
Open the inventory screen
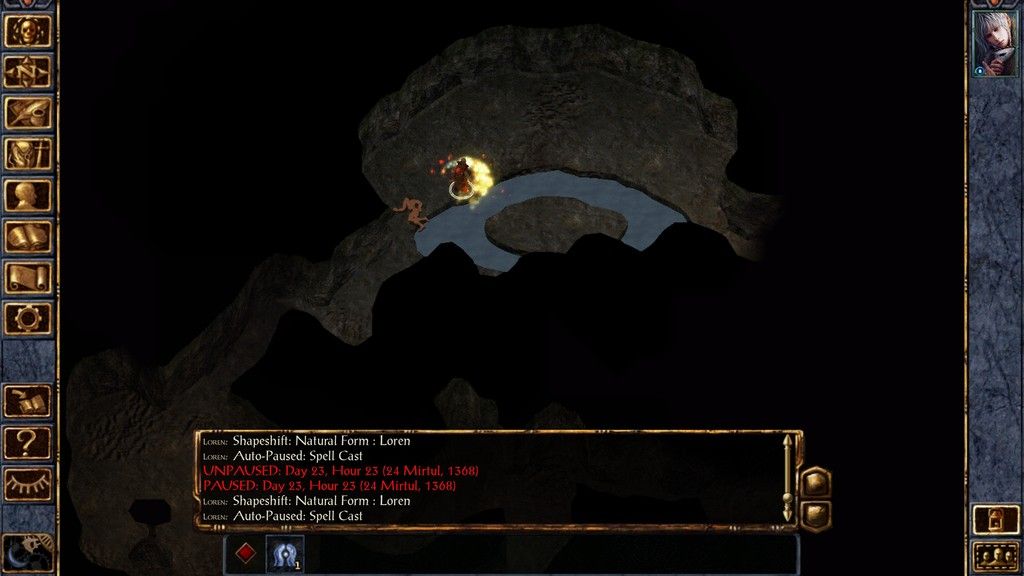pyautogui.click(x=28, y=153)
